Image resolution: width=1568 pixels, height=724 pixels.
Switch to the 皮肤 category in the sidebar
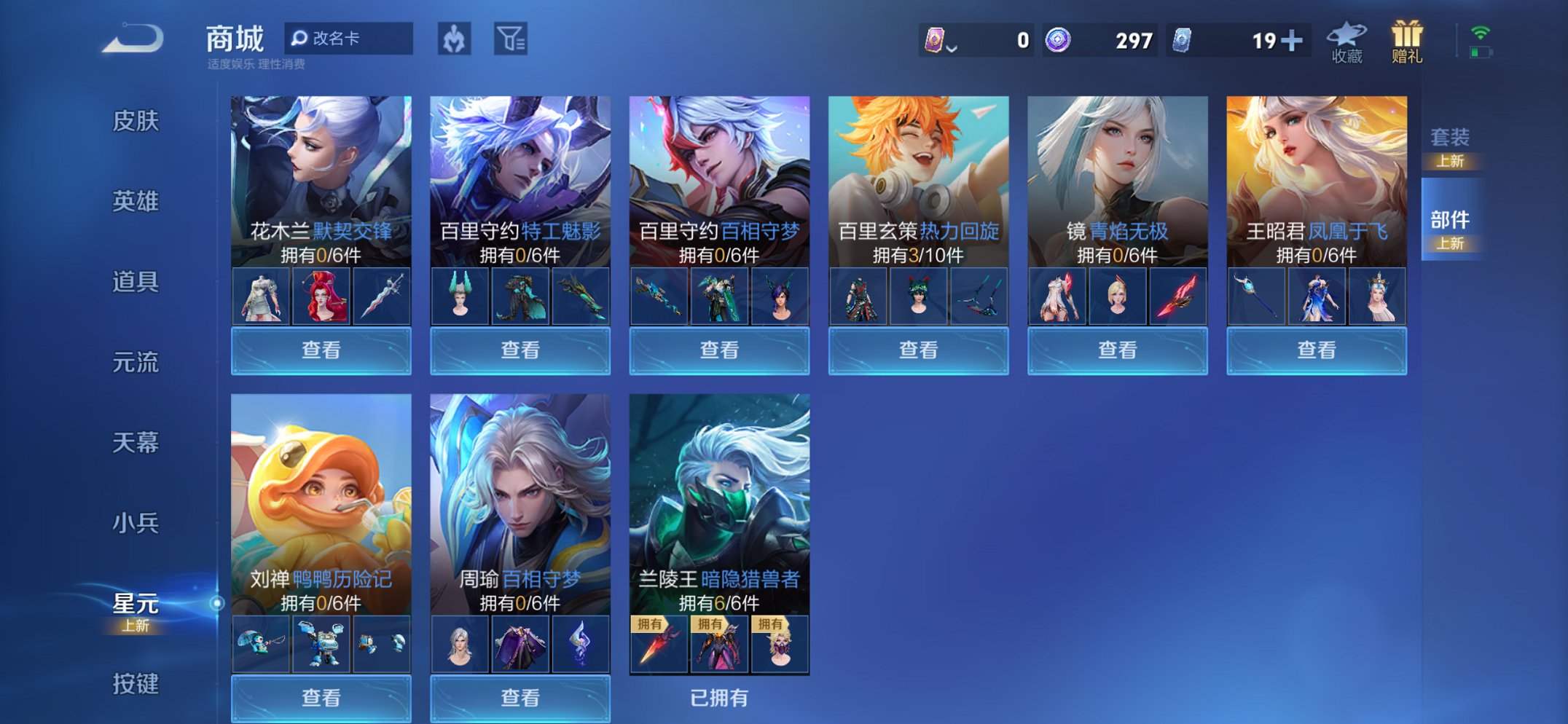pyautogui.click(x=137, y=123)
